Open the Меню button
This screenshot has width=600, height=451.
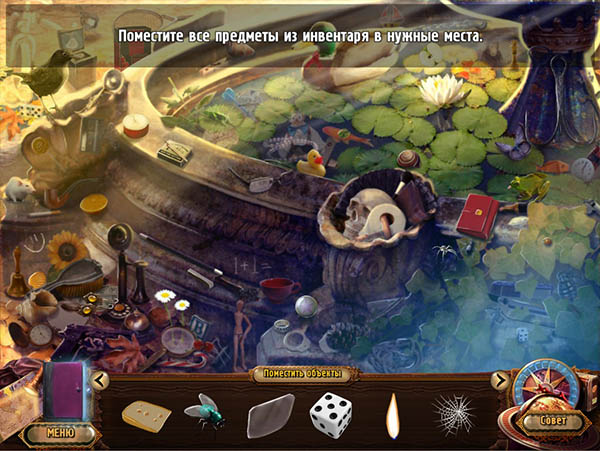click(x=62, y=433)
